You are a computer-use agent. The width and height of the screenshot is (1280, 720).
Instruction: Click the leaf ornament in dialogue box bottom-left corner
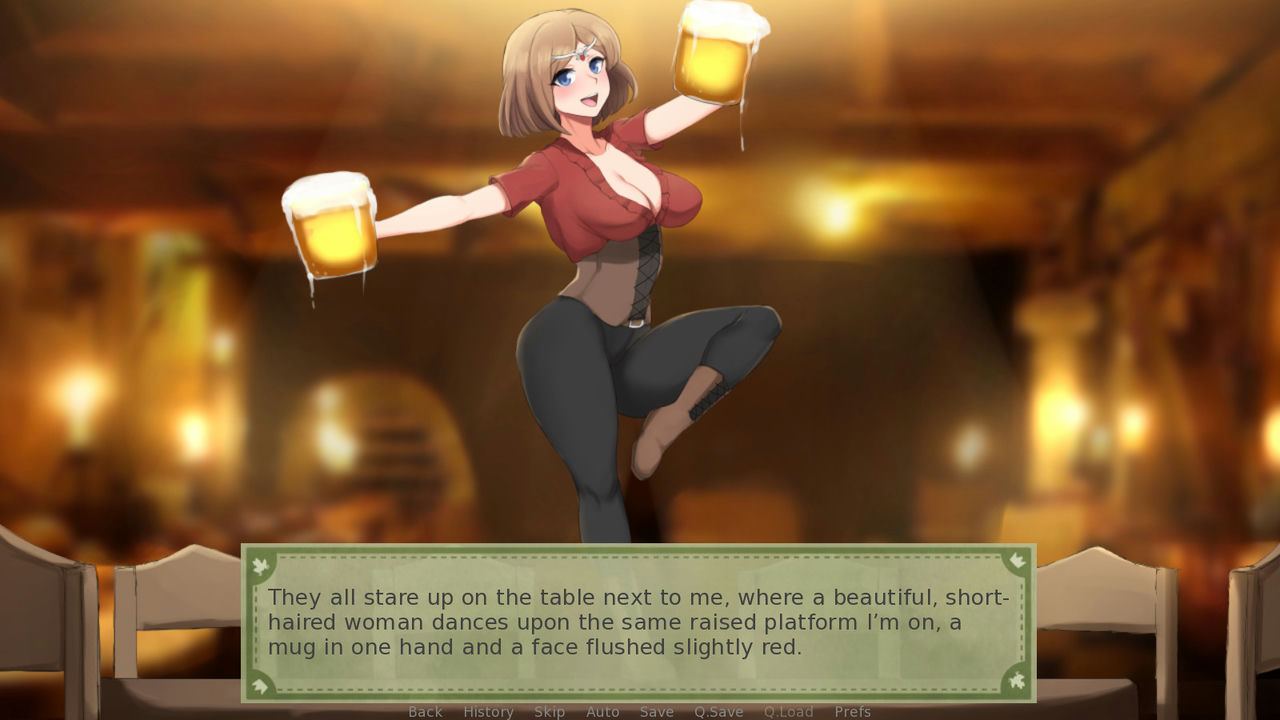(259, 685)
